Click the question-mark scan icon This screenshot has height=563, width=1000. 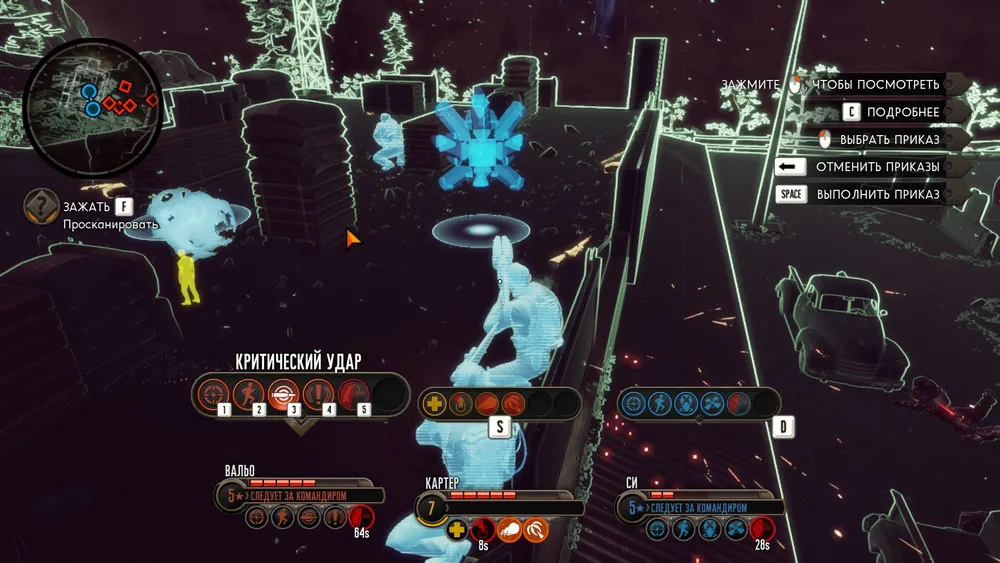click(41, 206)
